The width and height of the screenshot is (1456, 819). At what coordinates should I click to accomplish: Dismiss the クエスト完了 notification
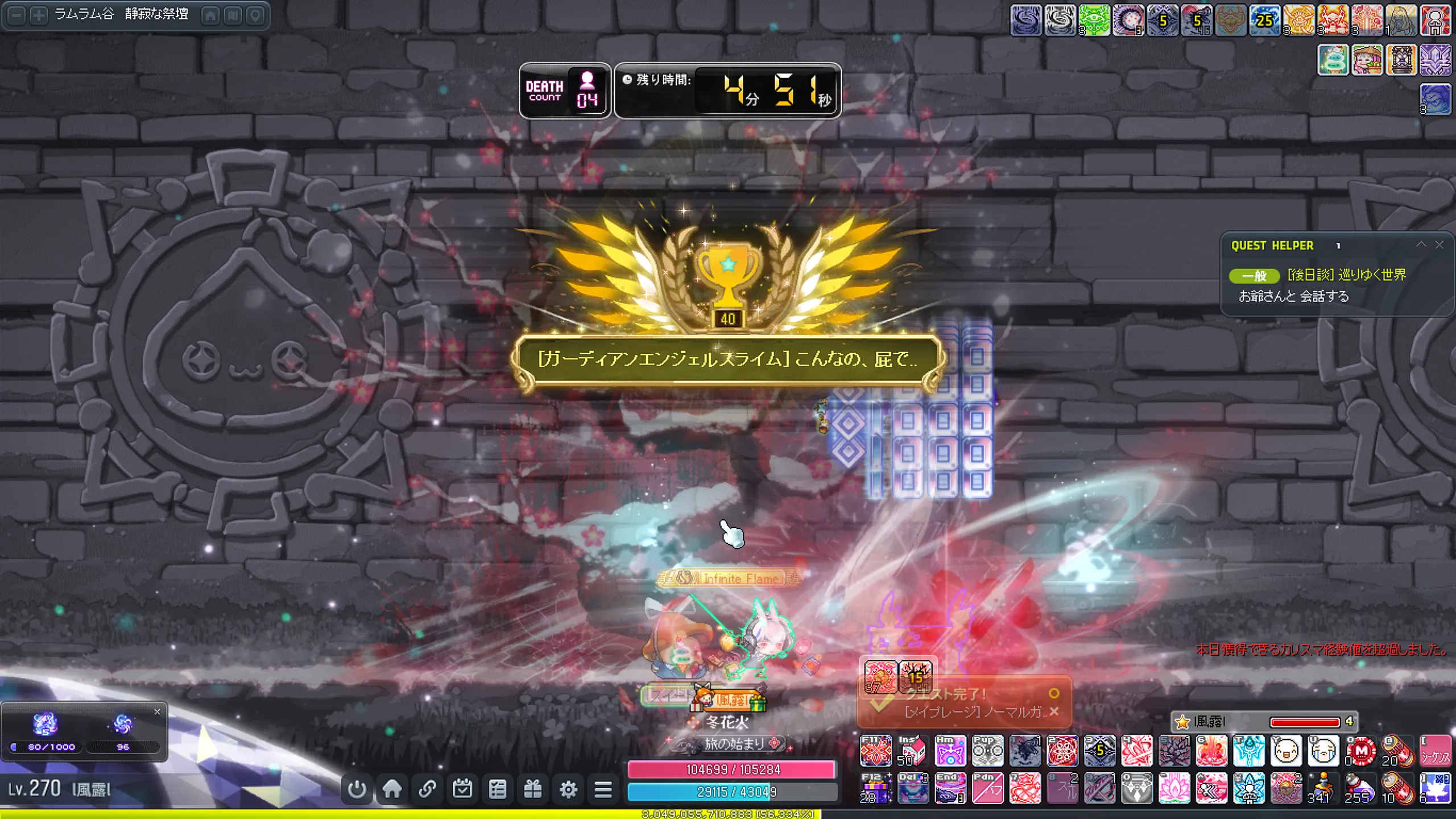[x=1054, y=712]
